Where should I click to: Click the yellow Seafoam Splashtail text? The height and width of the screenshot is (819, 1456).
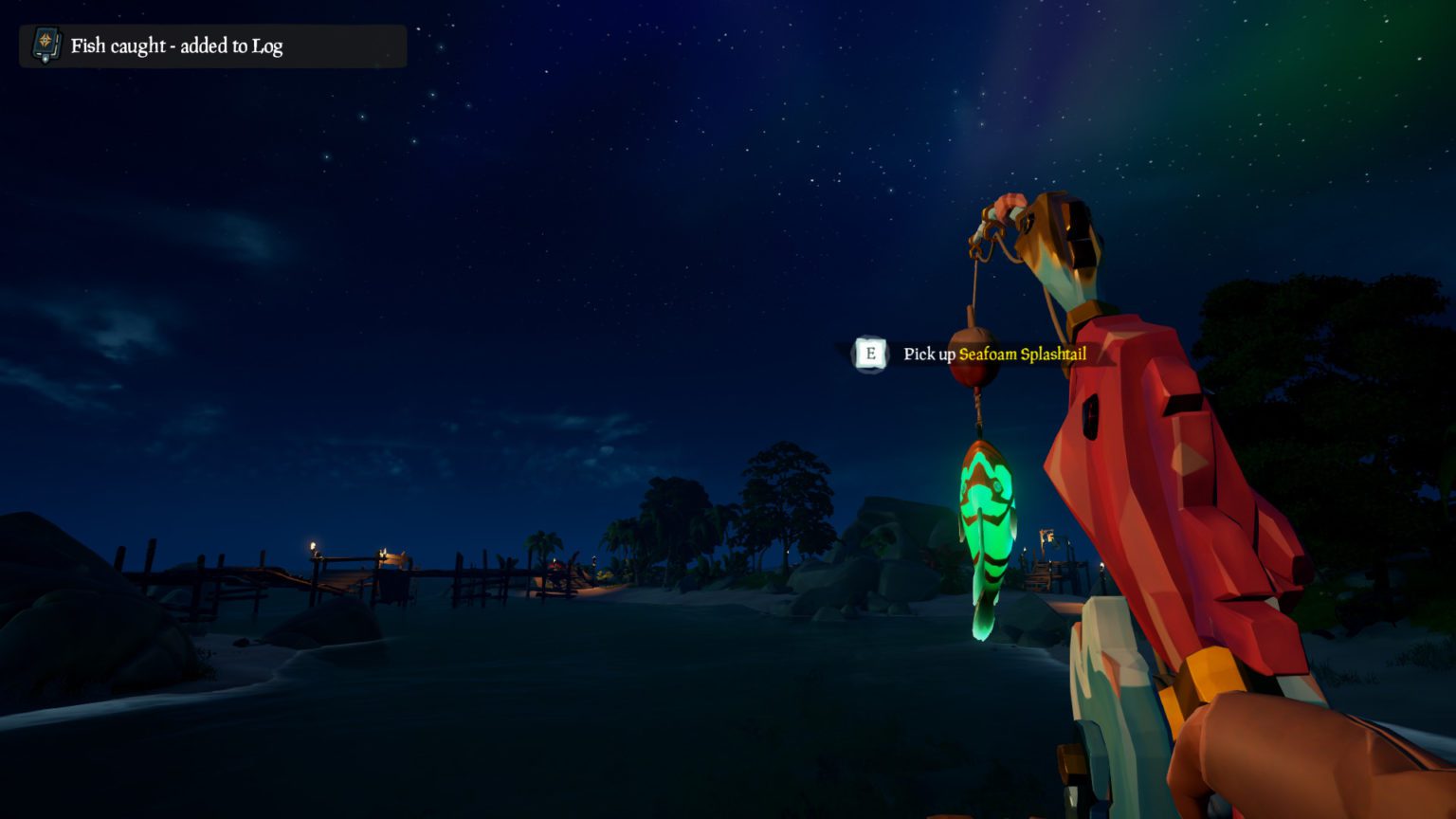point(1023,355)
